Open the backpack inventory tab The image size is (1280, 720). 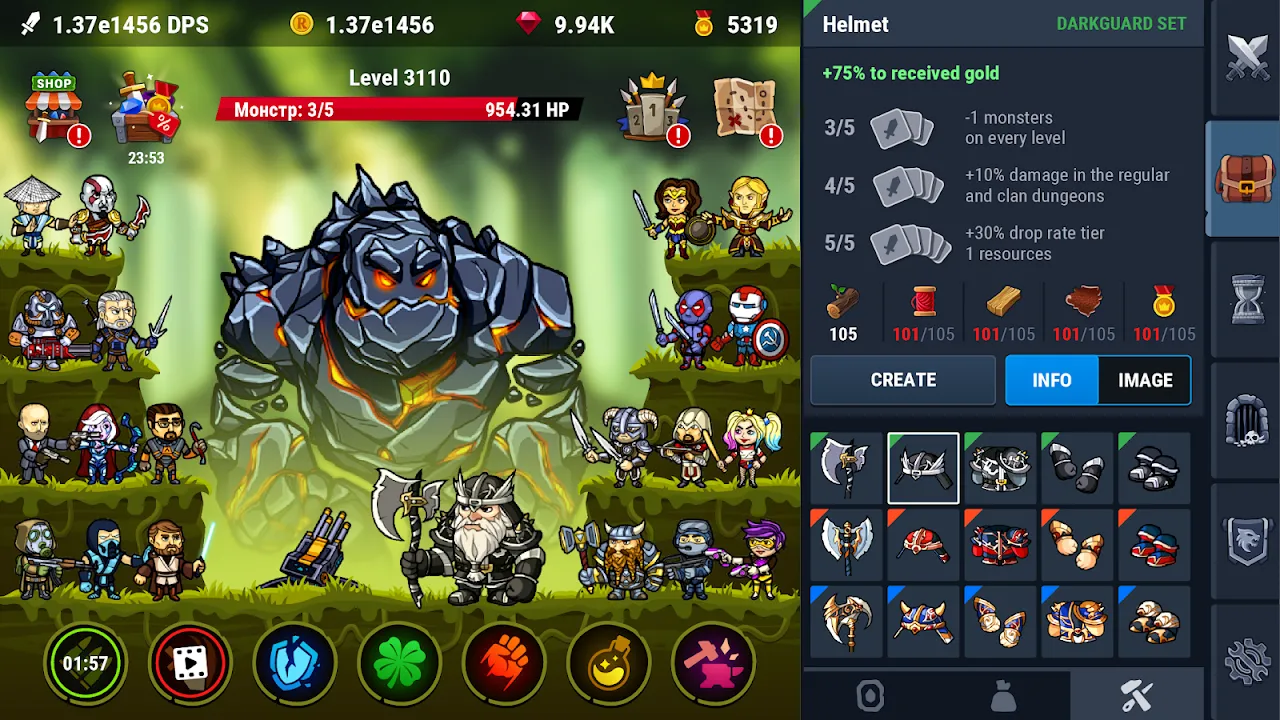[x=1245, y=180]
